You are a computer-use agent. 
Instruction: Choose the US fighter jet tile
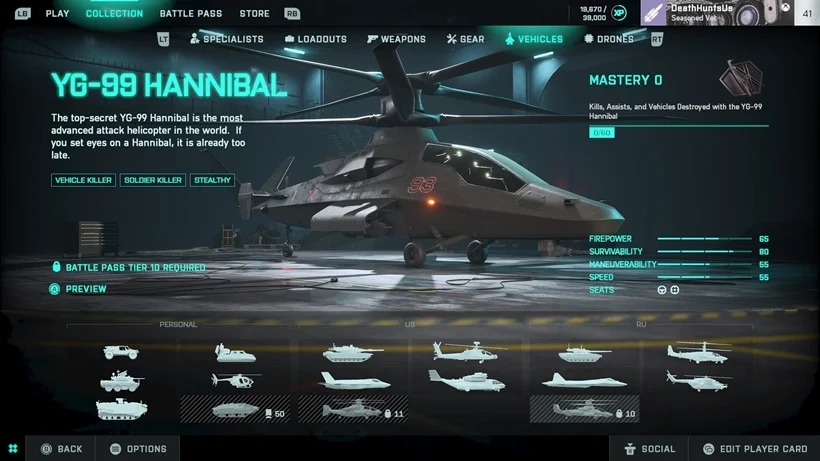click(353, 380)
